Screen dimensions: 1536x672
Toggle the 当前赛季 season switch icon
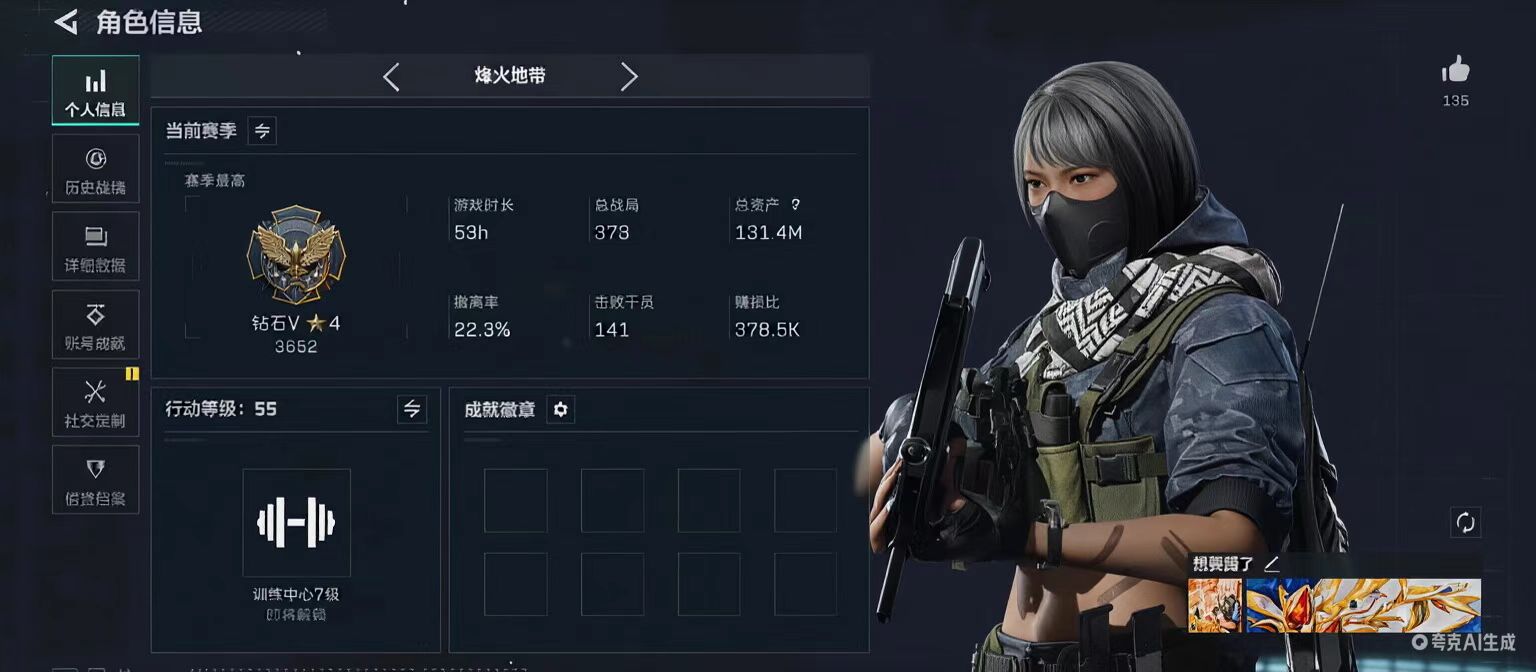click(262, 131)
